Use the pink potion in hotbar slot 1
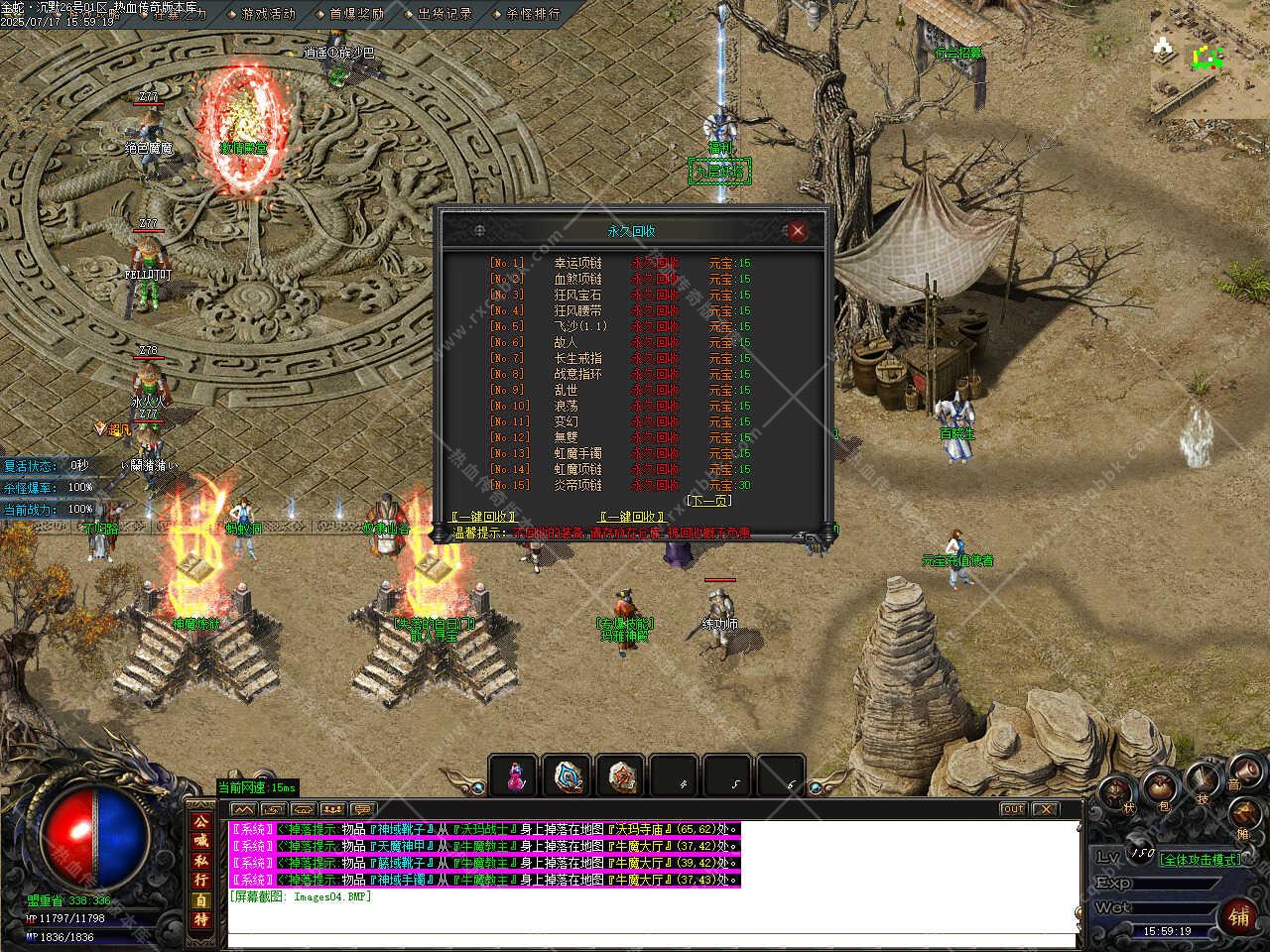 pos(514,775)
